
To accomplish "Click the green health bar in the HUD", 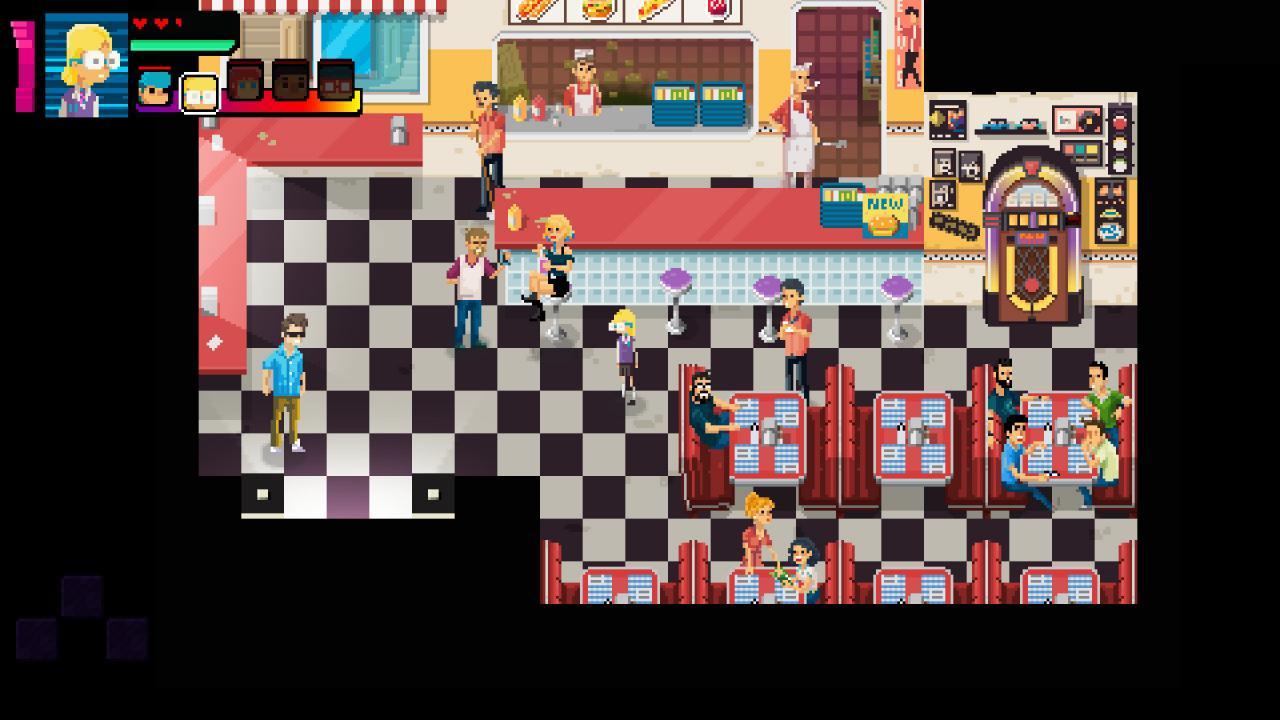I will (180, 43).
